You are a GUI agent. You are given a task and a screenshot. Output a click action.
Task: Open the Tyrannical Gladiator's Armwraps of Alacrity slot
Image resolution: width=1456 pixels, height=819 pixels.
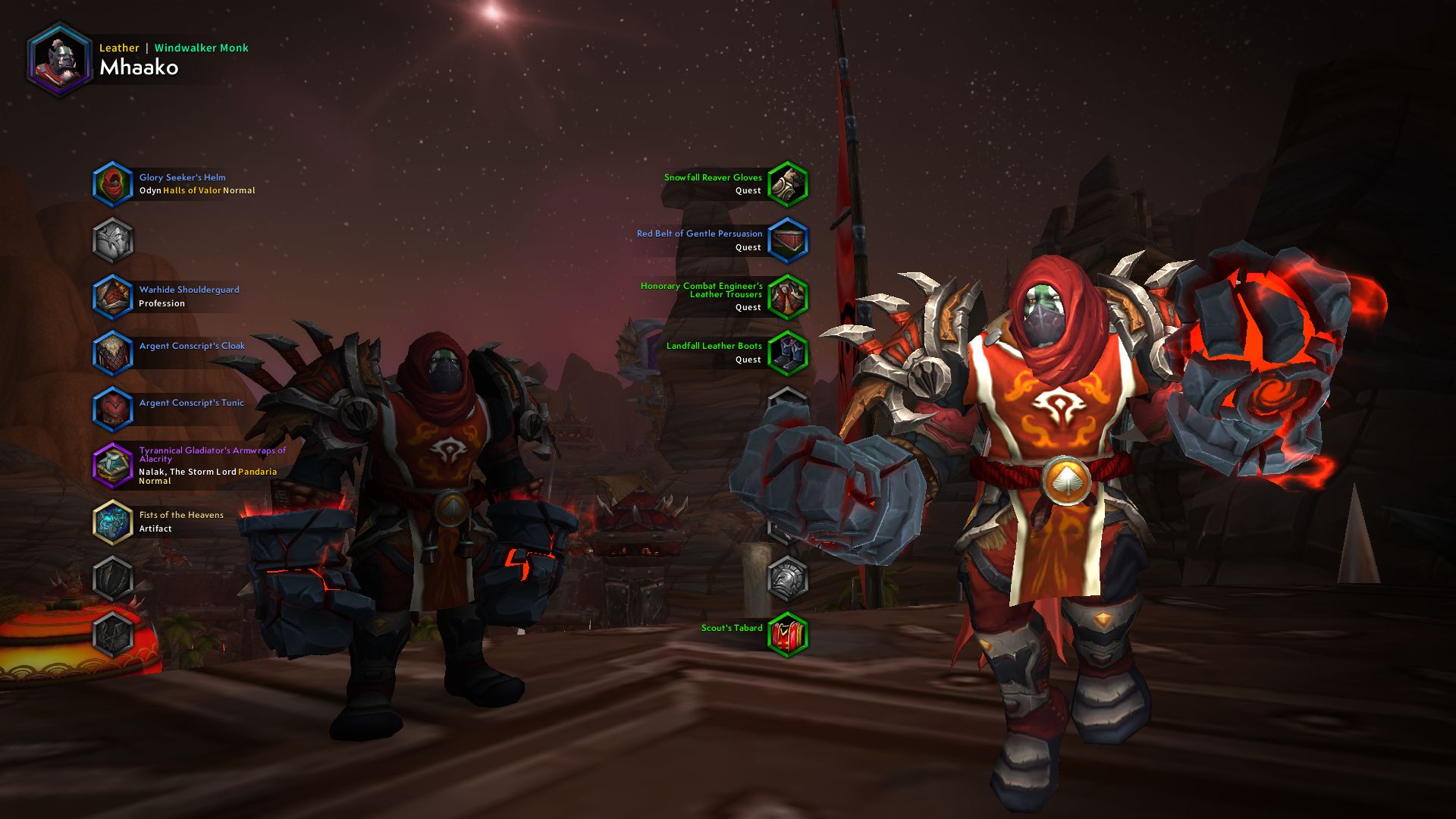click(x=113, y=465)
